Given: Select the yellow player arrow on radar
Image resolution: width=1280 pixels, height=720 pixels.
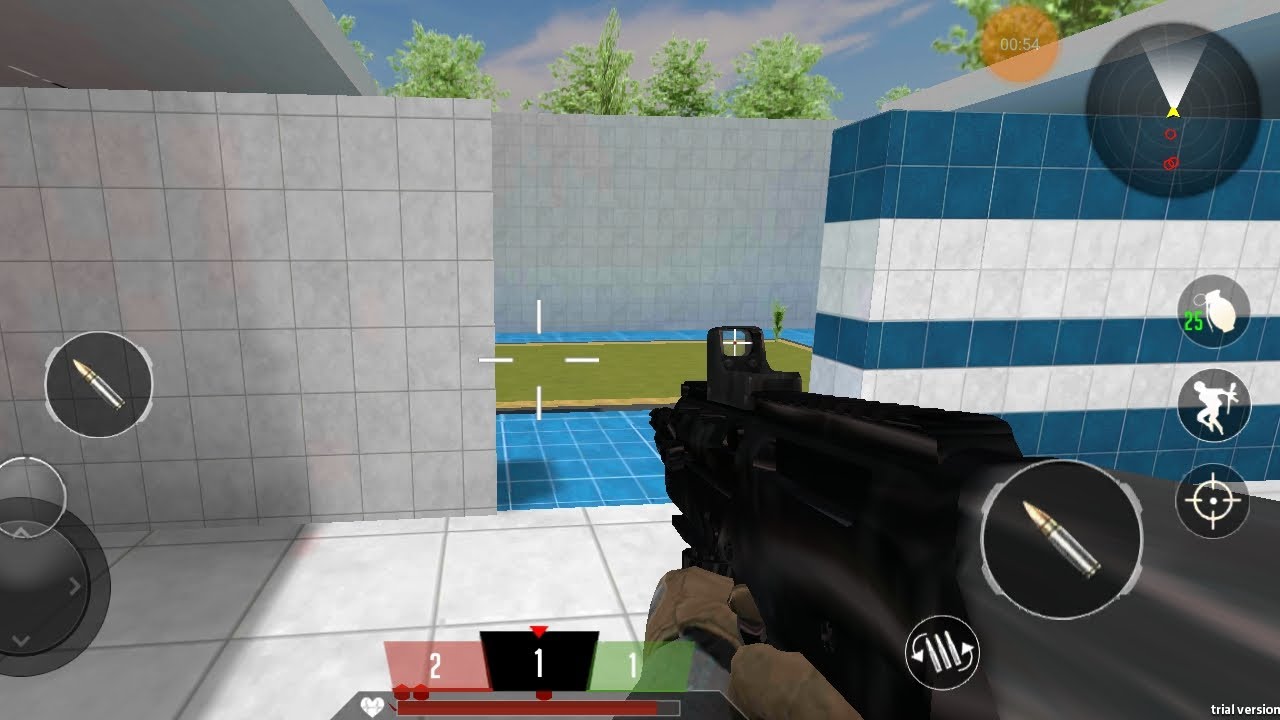Looking at the screenshot, I should tap(1170, 113).
